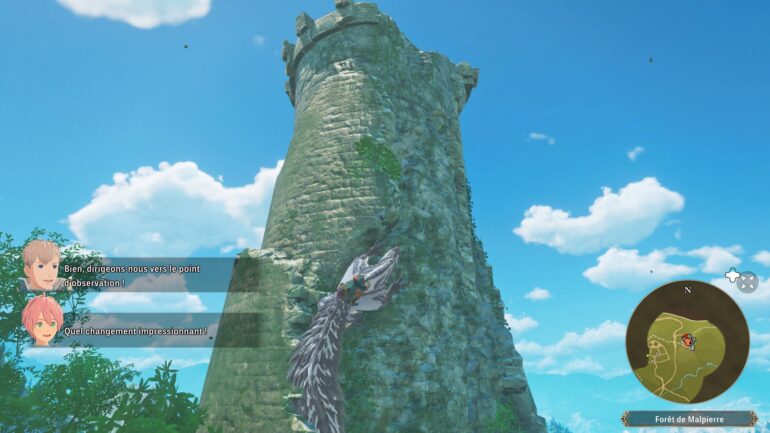The width and height of the screenshot is (770, 433).
Task: Click the grey round icon above the minimap
Action: (748, 281)
